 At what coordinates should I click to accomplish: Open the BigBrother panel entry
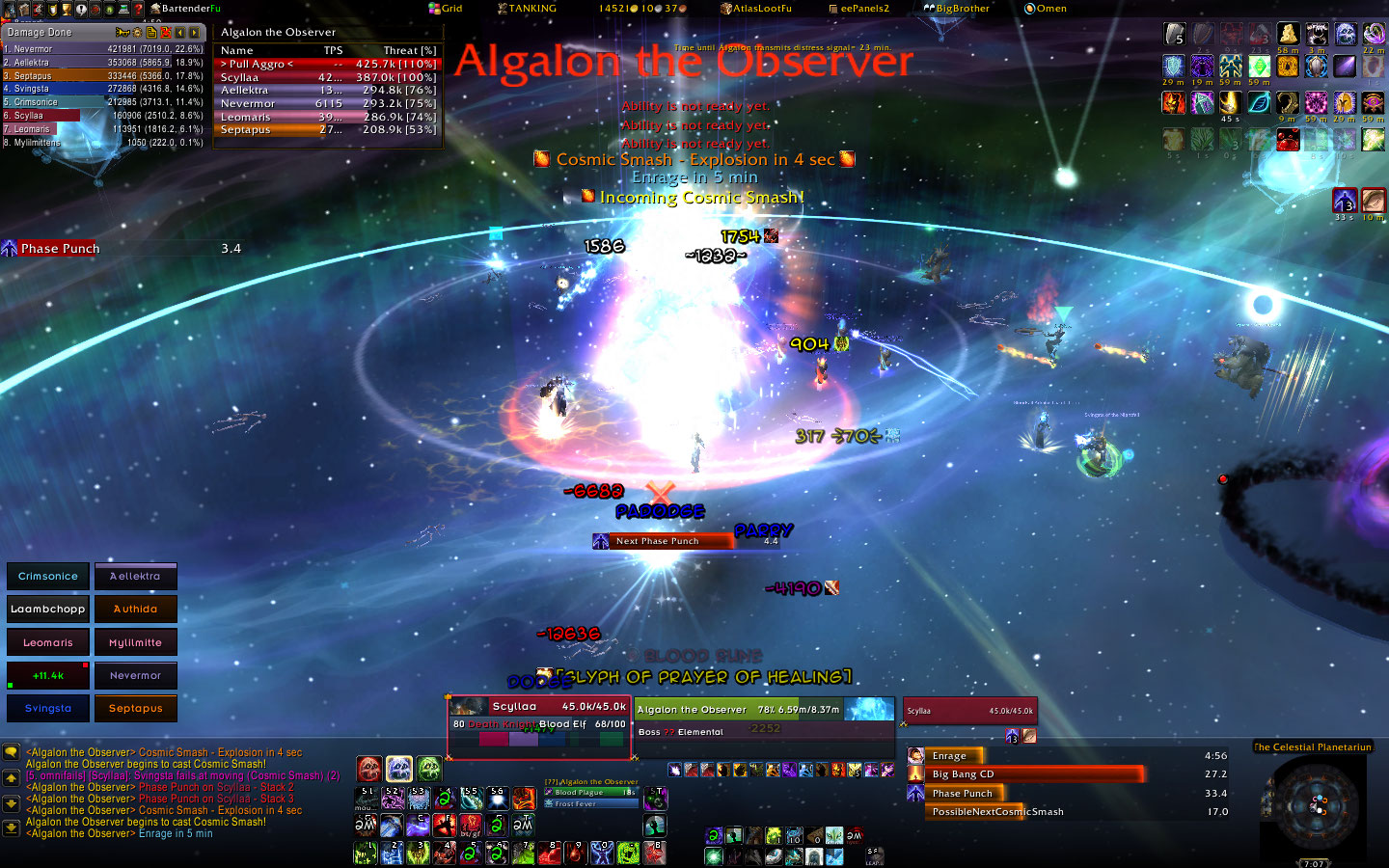click(x=956, y=9)
